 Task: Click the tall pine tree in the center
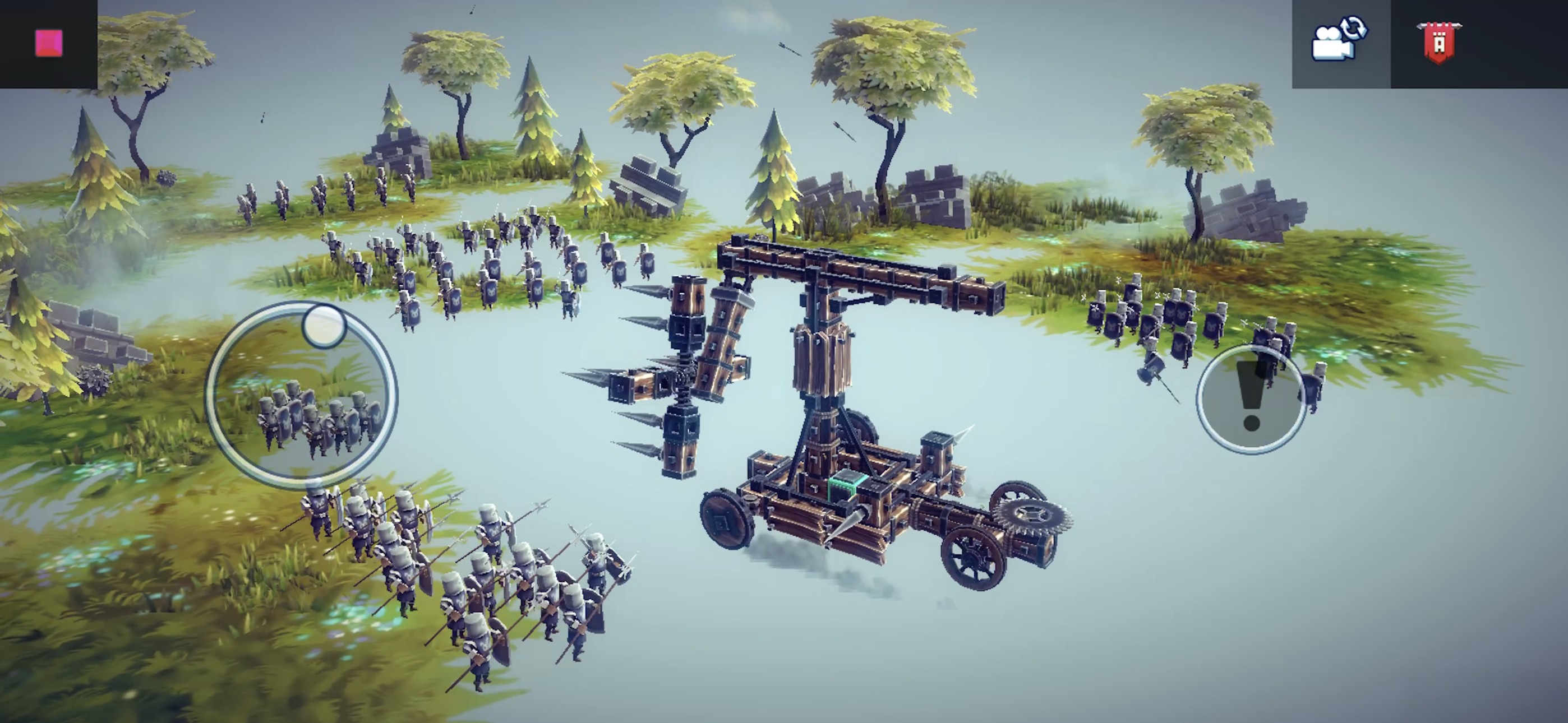(x=773, y=170)
